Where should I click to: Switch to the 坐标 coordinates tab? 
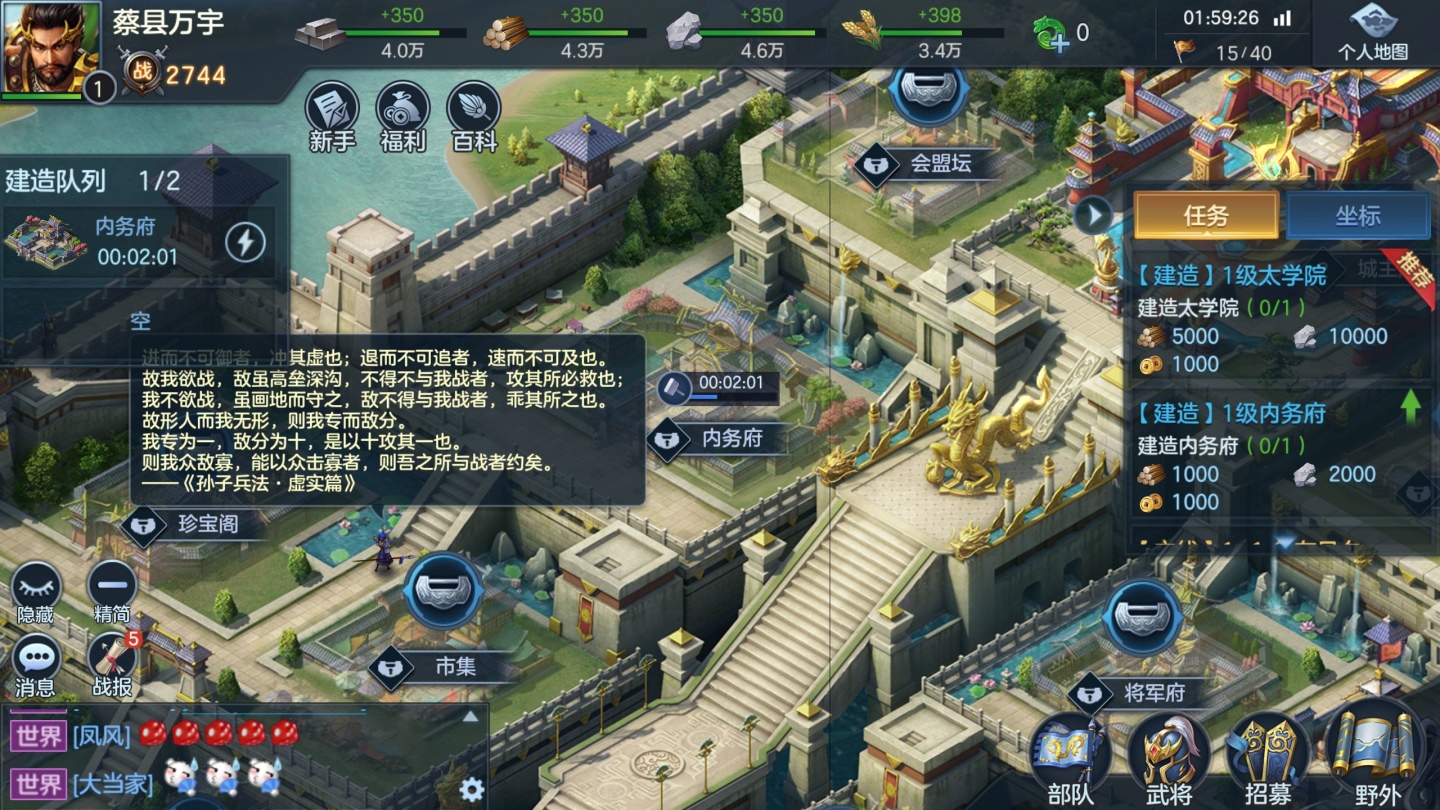tap(1359, 216)
